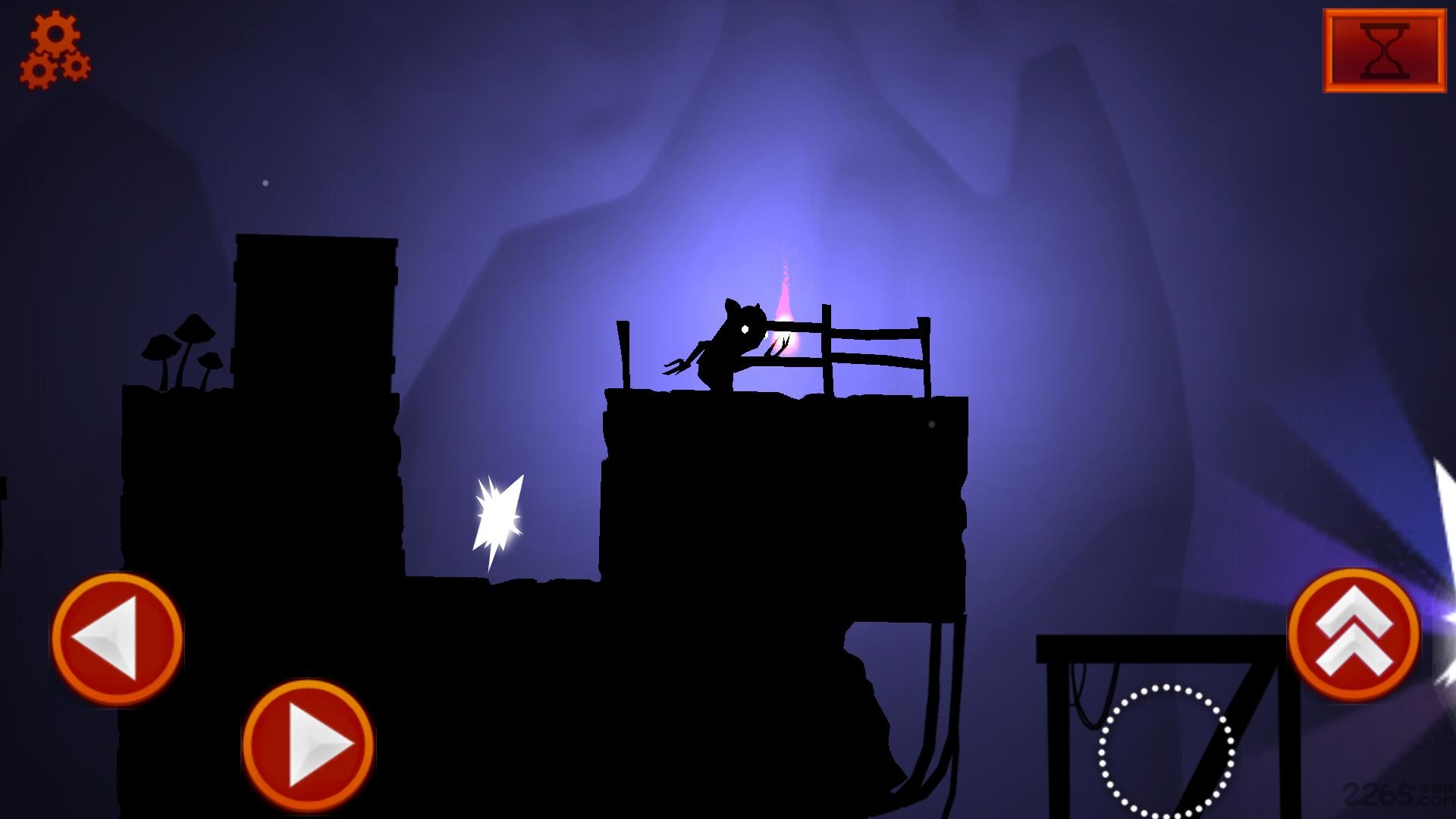Viewport: 1456px width, 819px height.
Task: Move left with the left arrow button
Action: [x=117, y=638]
